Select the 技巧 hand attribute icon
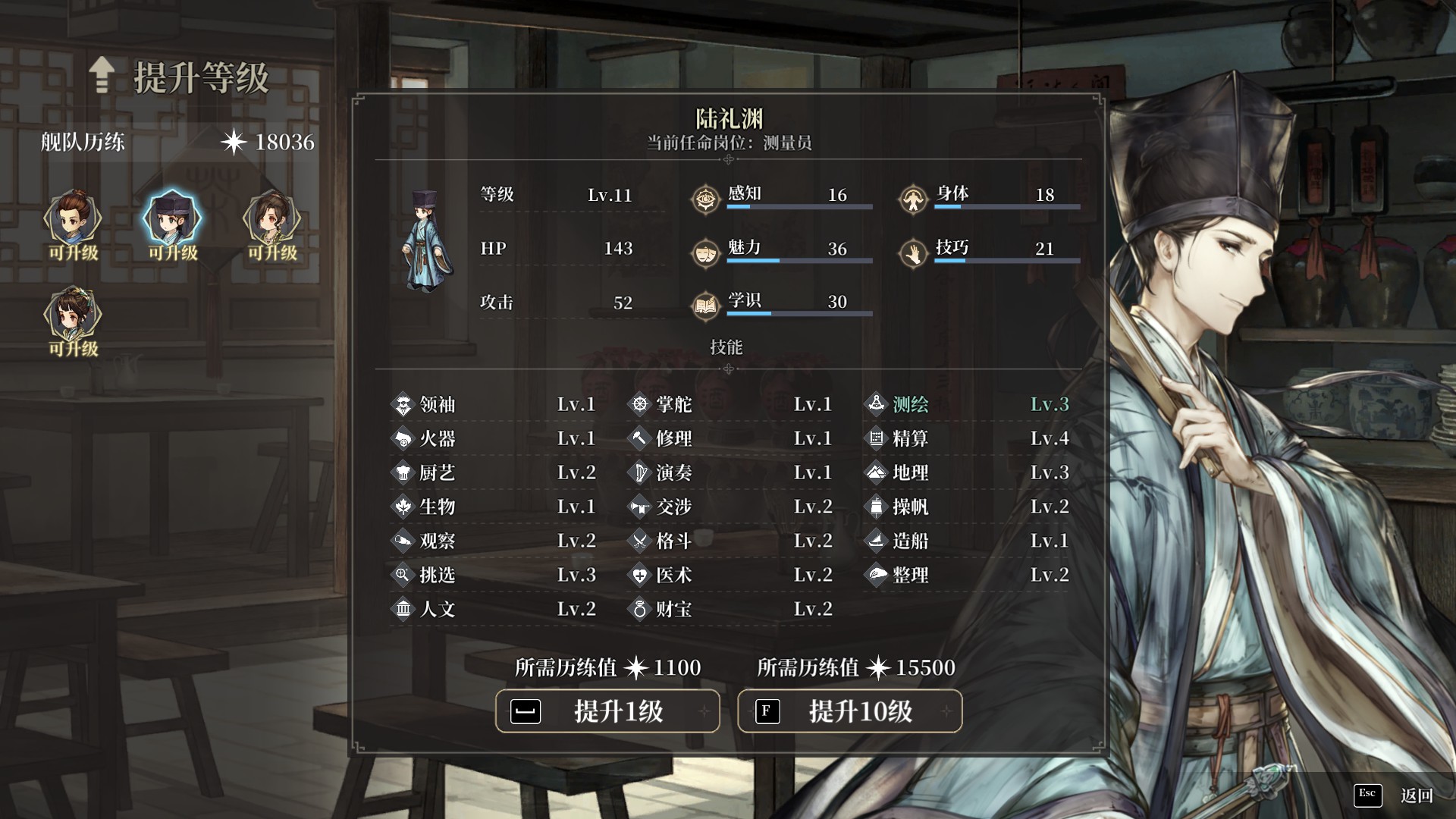The height and width of the screenshot is (819, 1456). pos(913,253)
